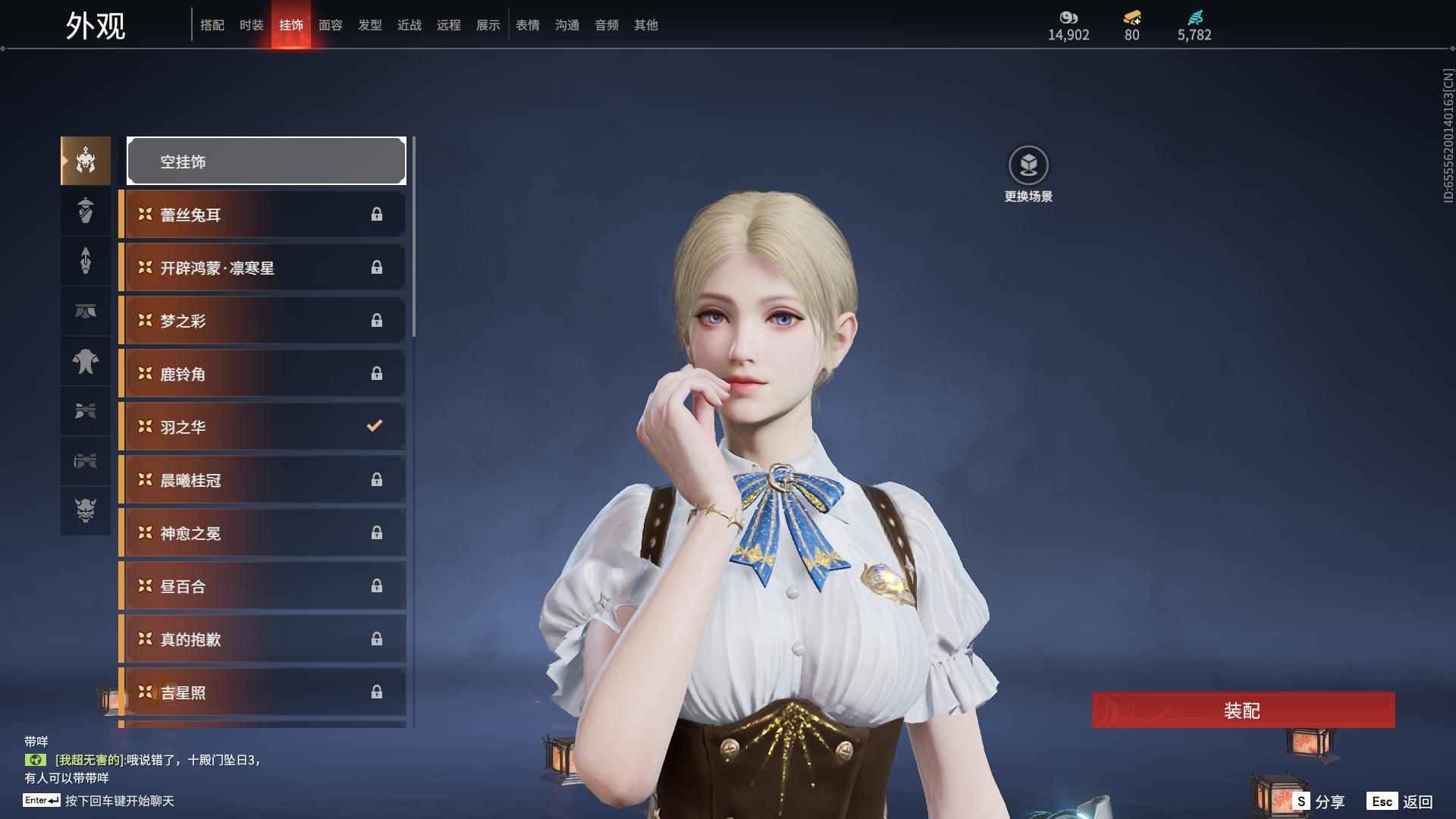
Task: Select the 梦之彩 accessory
Action: pos(263,321)
